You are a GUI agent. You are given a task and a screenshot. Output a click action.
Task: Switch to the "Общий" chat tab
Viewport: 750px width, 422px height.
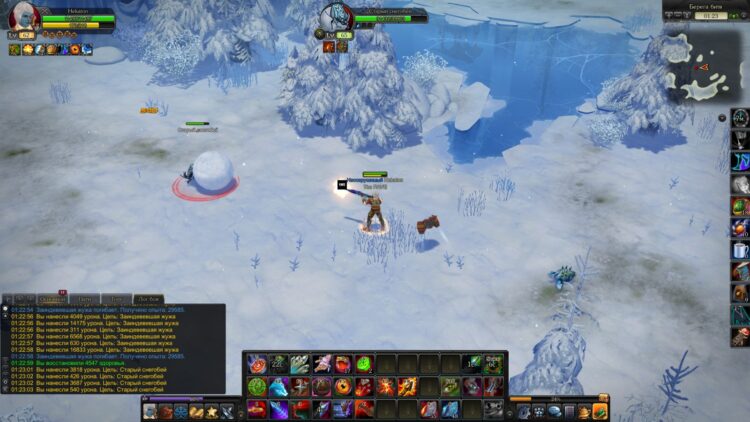click(51, 298)
